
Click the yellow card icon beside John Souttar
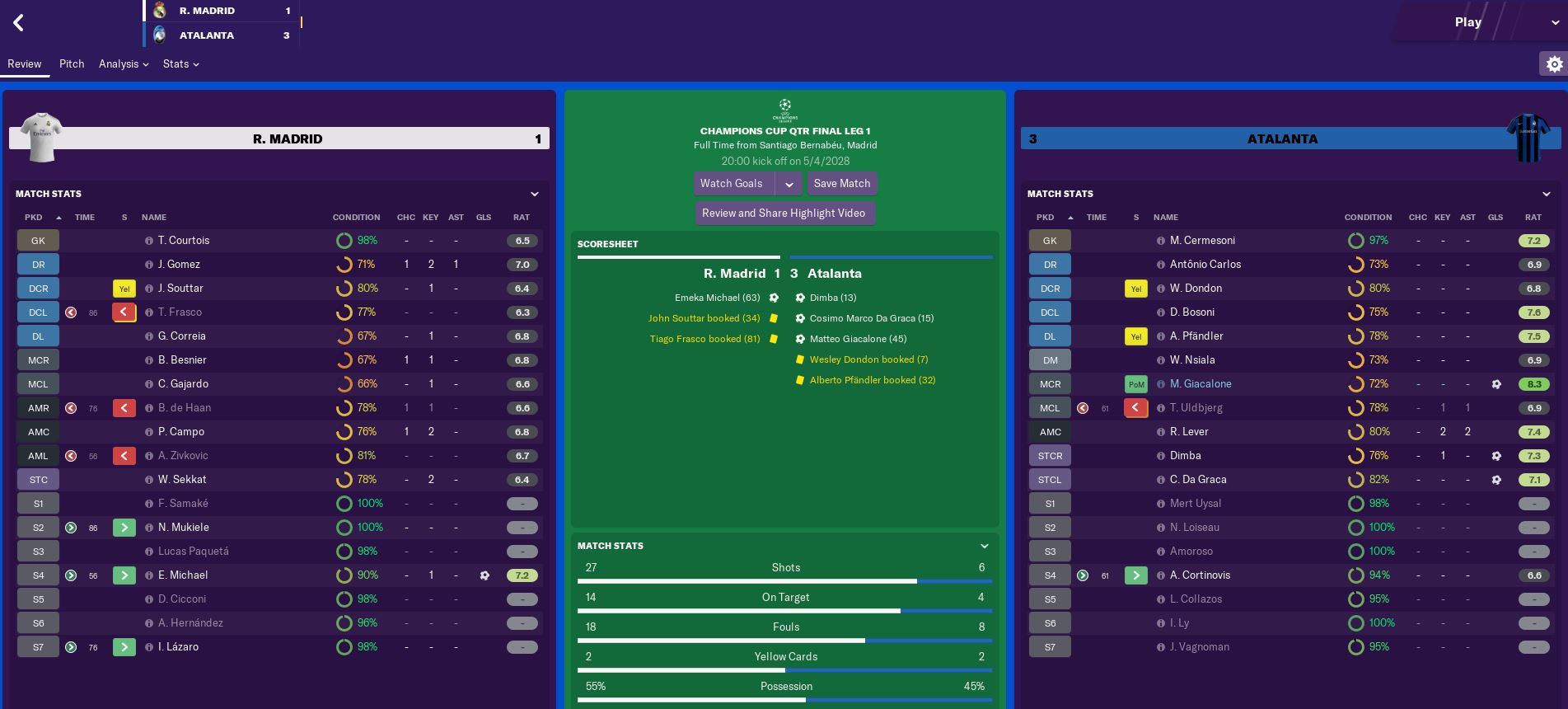[771, 317]
